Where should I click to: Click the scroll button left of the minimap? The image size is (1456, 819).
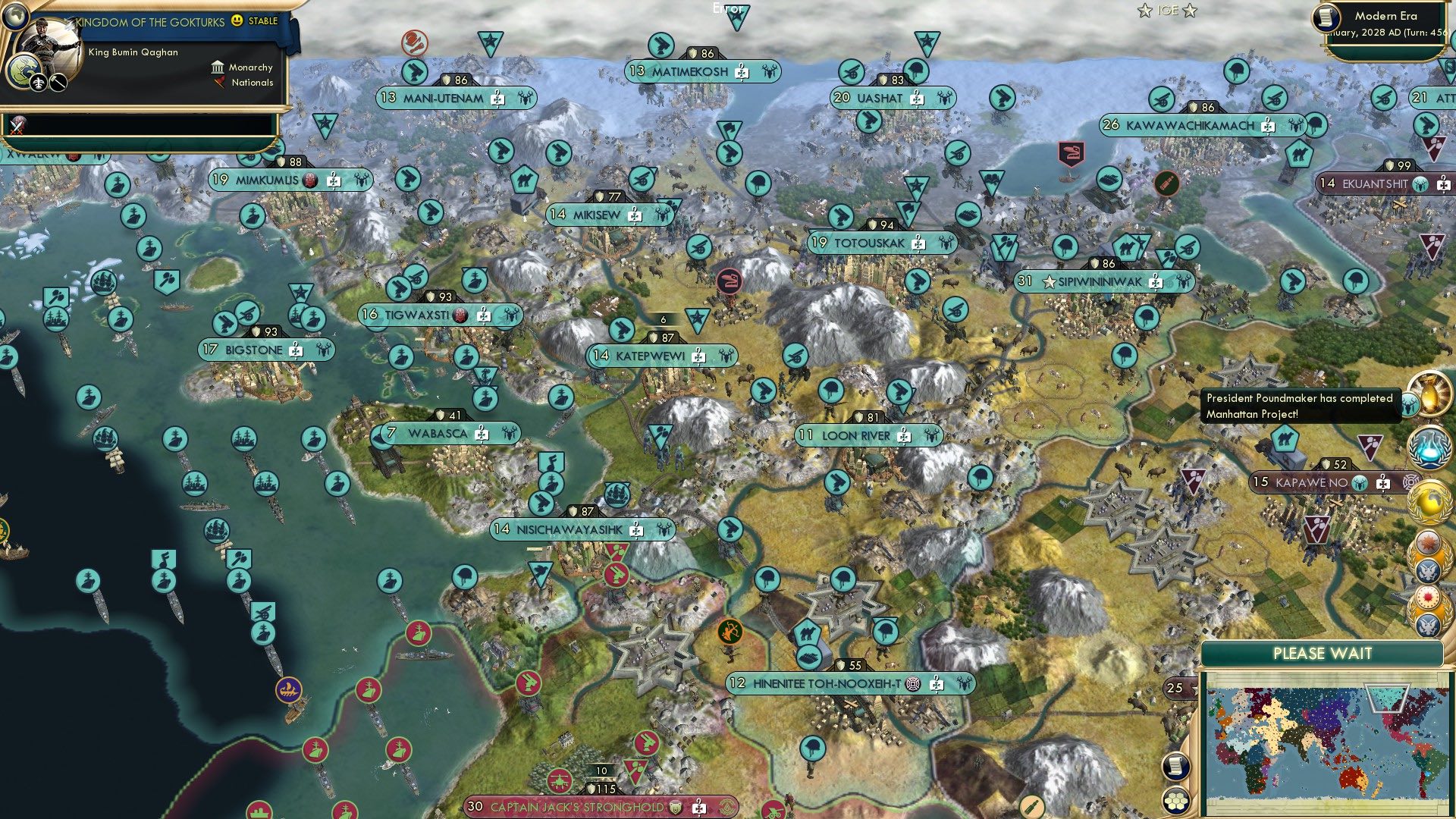1175,766
